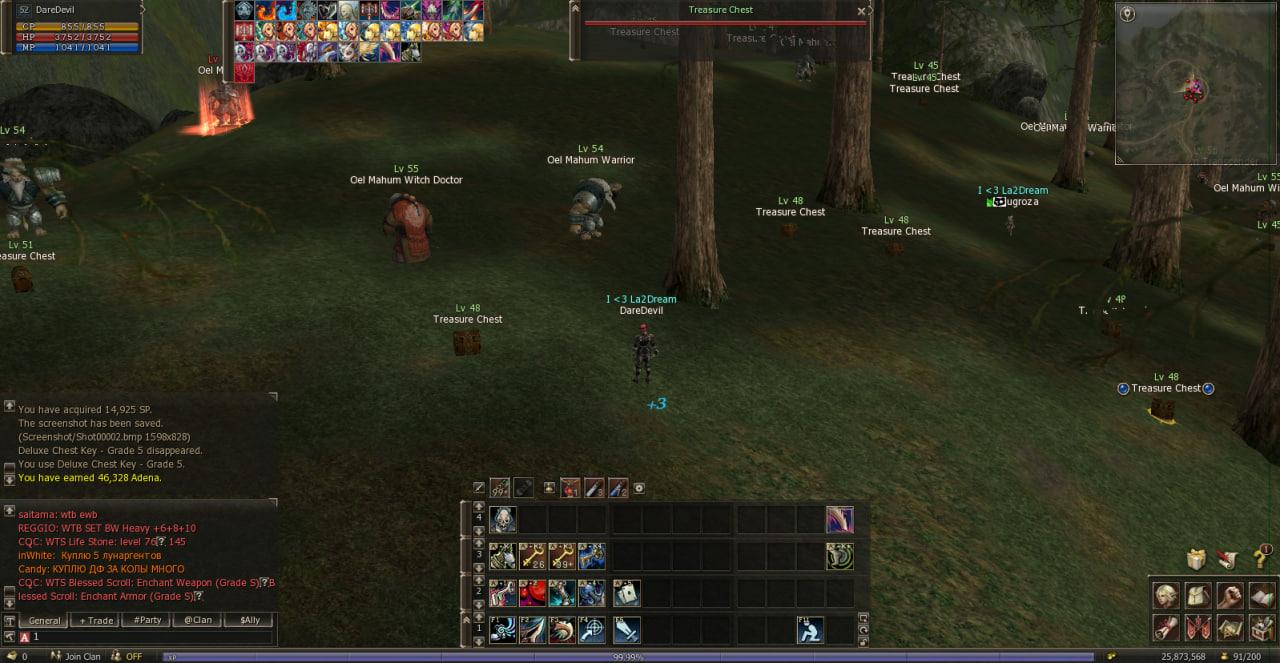Open the +Trade chat tab
The image size is (1280, 663).
coord(97,620)
